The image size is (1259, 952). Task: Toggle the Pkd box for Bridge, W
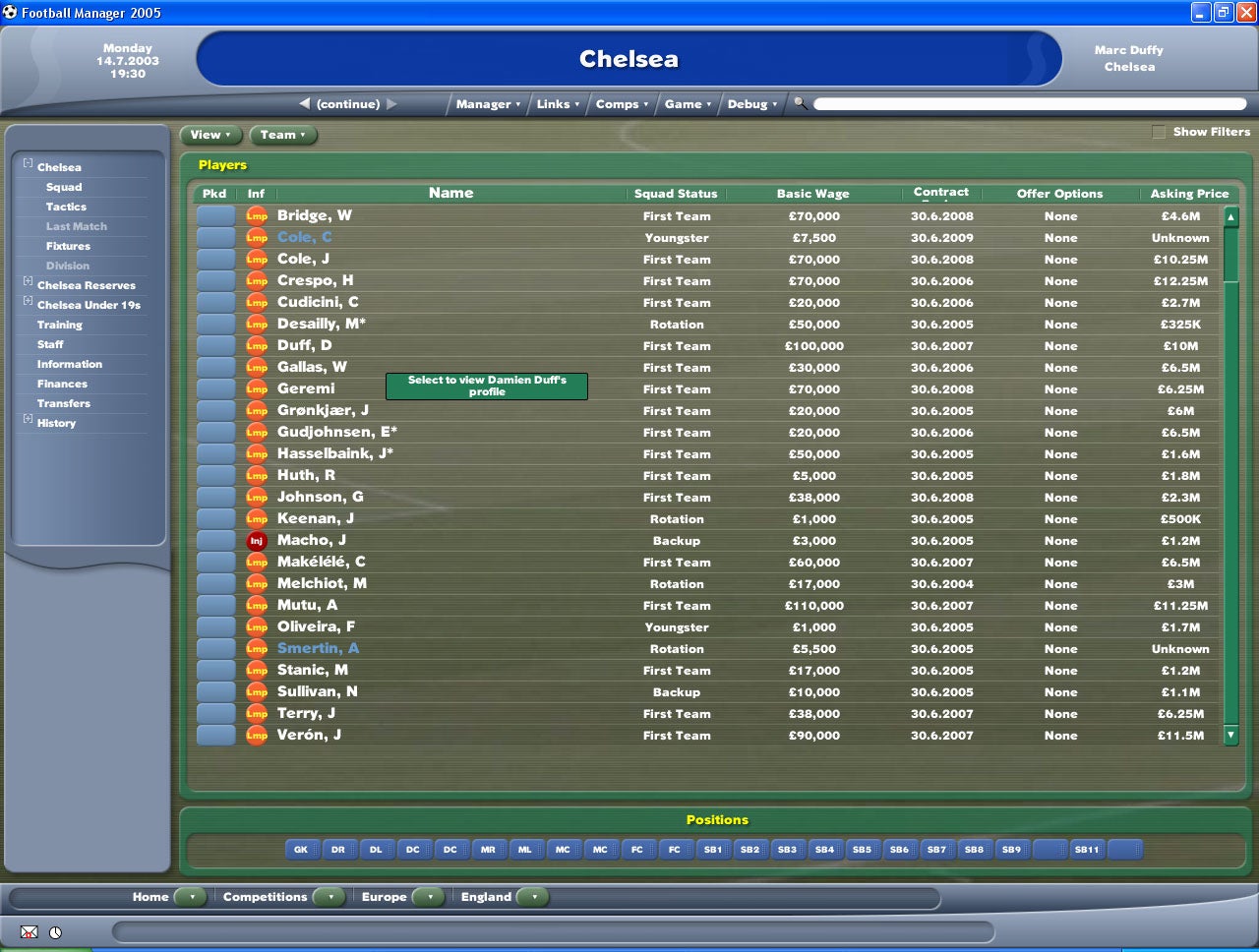tap(215, 215)
